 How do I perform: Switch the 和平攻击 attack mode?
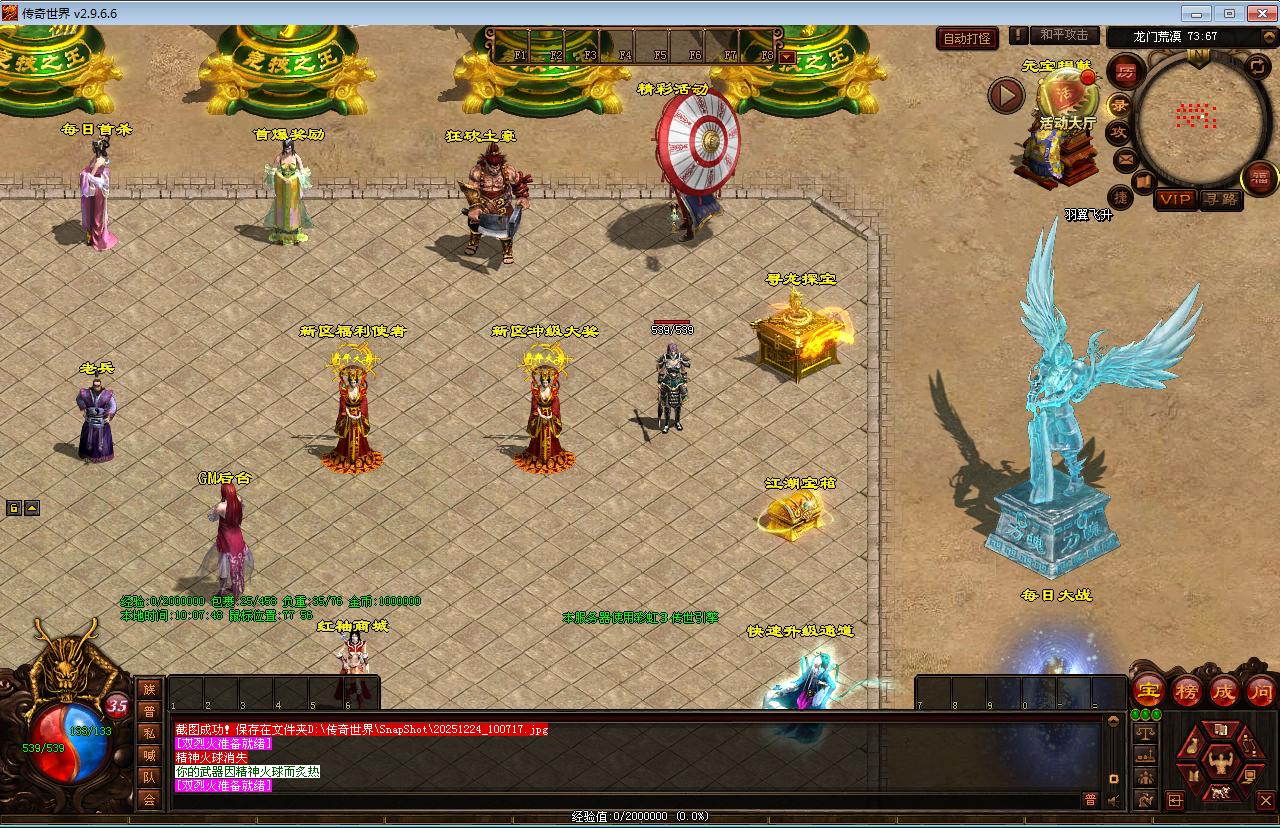1064,35
